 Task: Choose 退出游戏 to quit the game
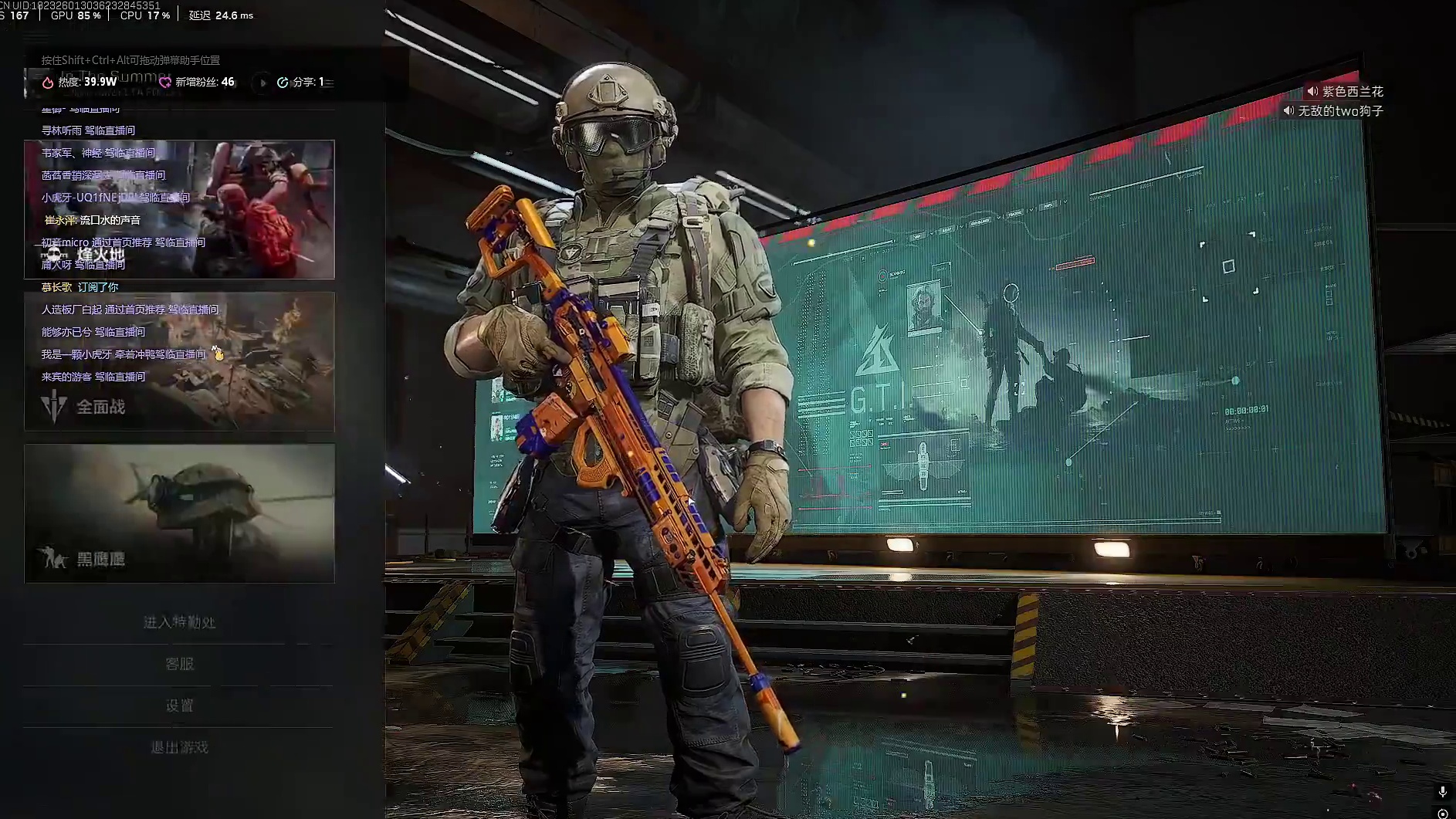[x=179, y=747]
